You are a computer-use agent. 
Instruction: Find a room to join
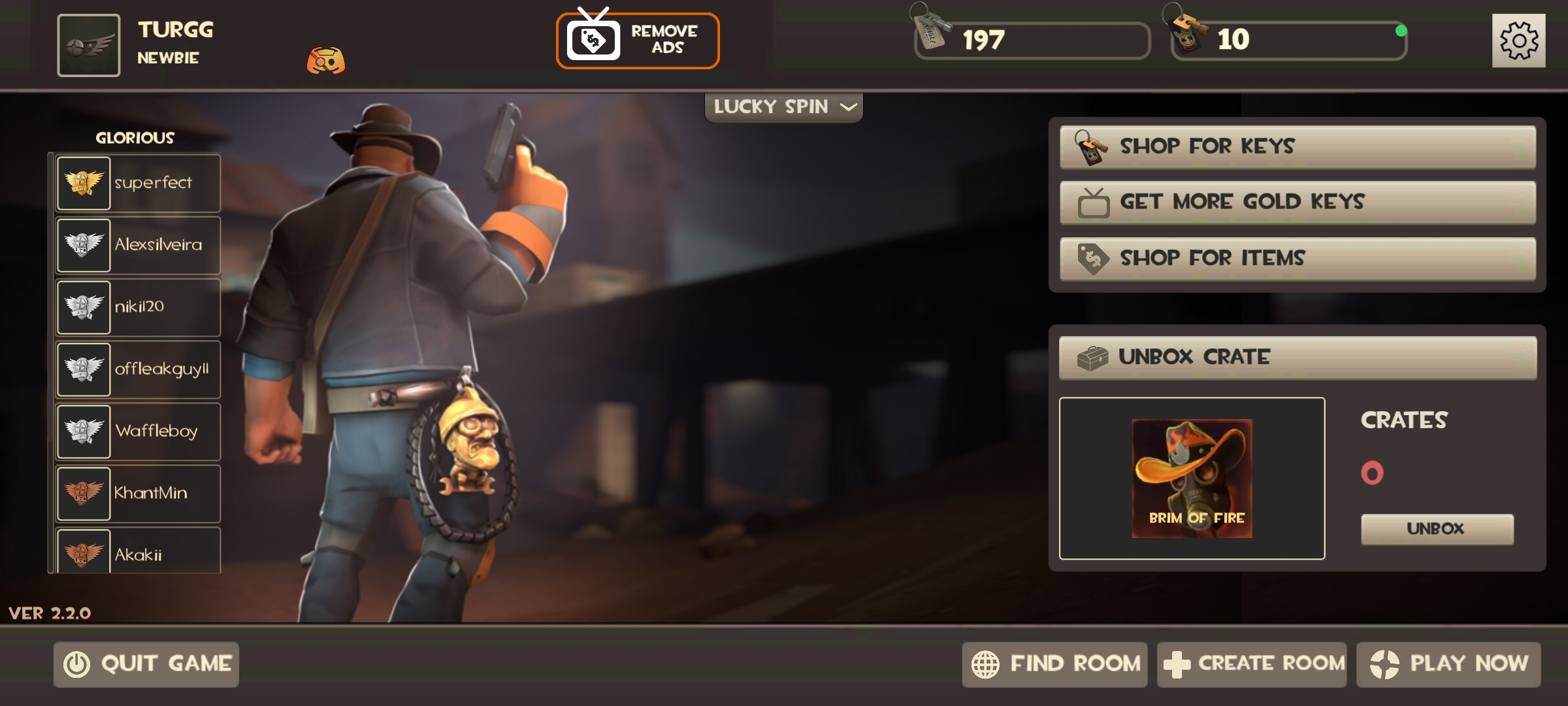(1054, 664)
